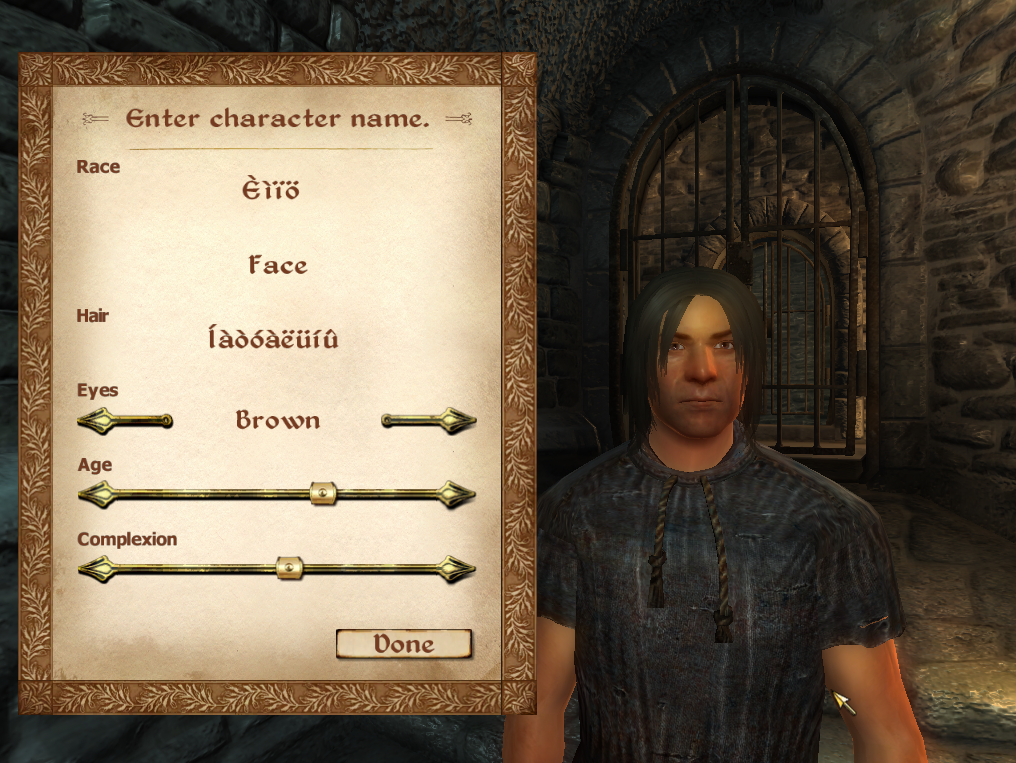The width and height of the screenshot is (1016, 763).
Task: Click the Complexion slider handle
Action: click(288, 568)
